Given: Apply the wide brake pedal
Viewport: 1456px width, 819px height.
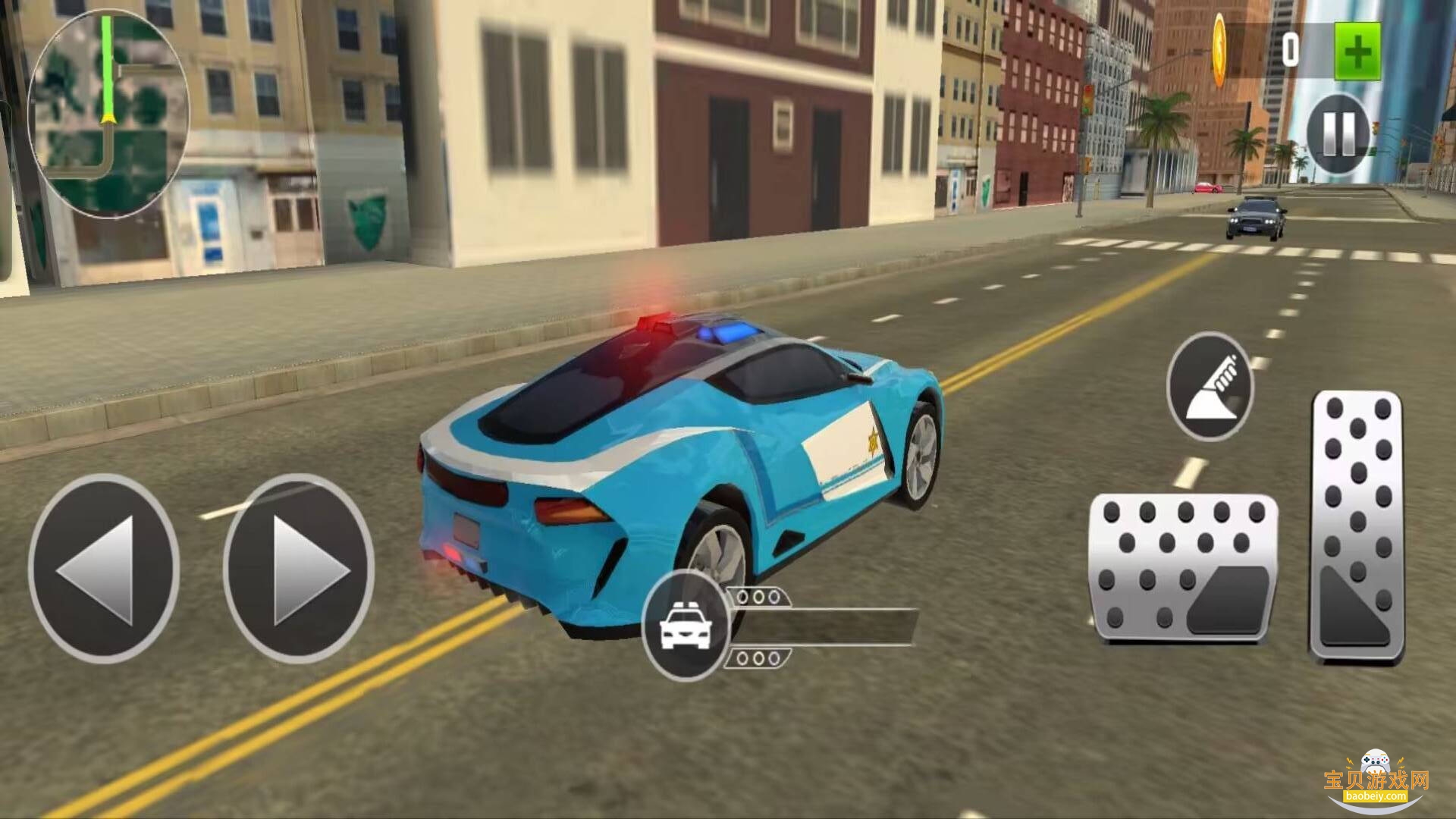Looking at the screenshot, I should point(1183,569).
